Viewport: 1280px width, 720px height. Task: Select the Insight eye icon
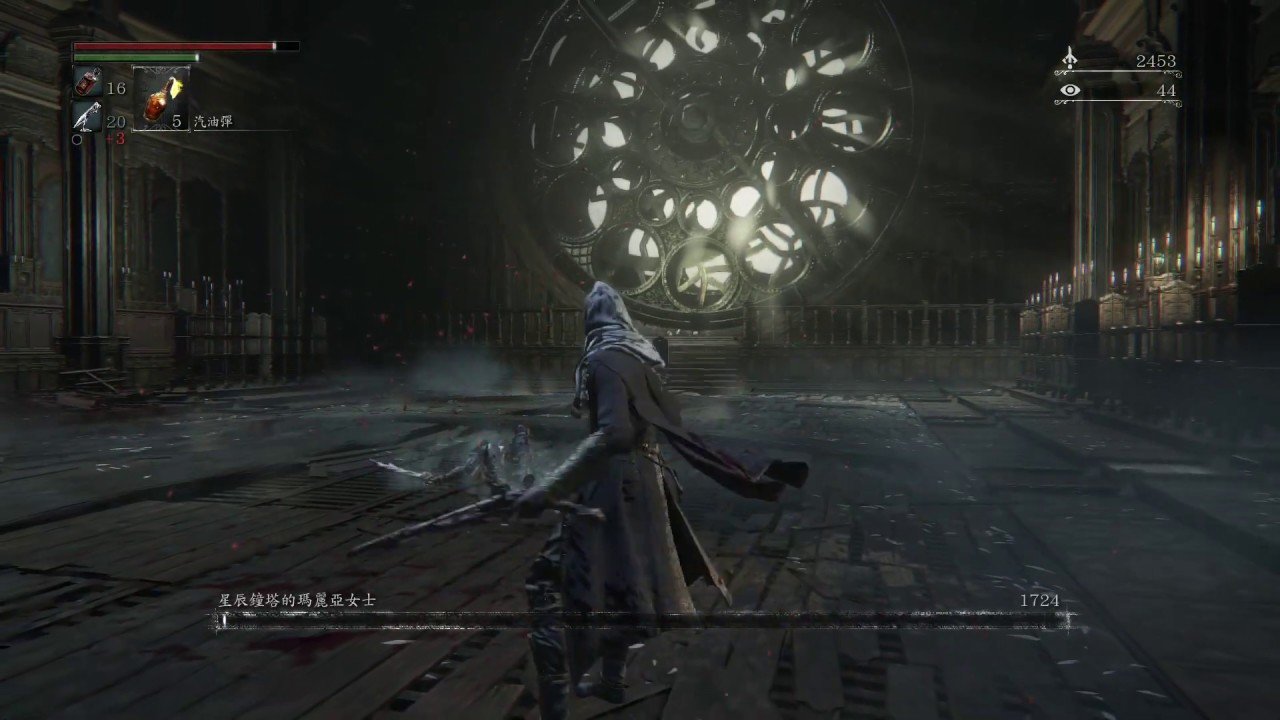[x=1072, y=90]
